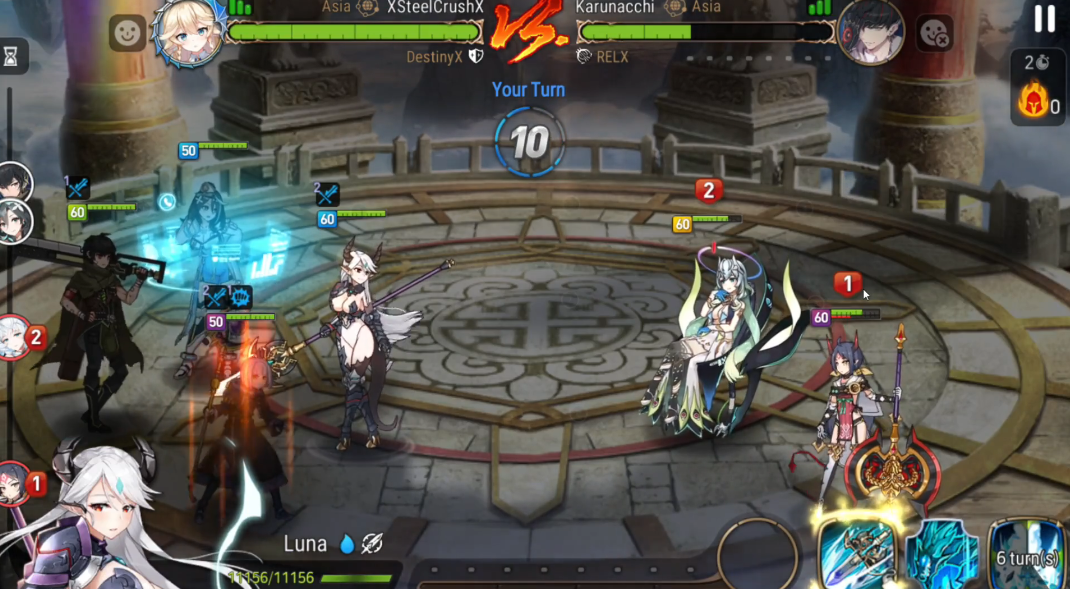Click the hourglass icon
Viewport: 1070px width, 589px height.
(x=11, y=57)
